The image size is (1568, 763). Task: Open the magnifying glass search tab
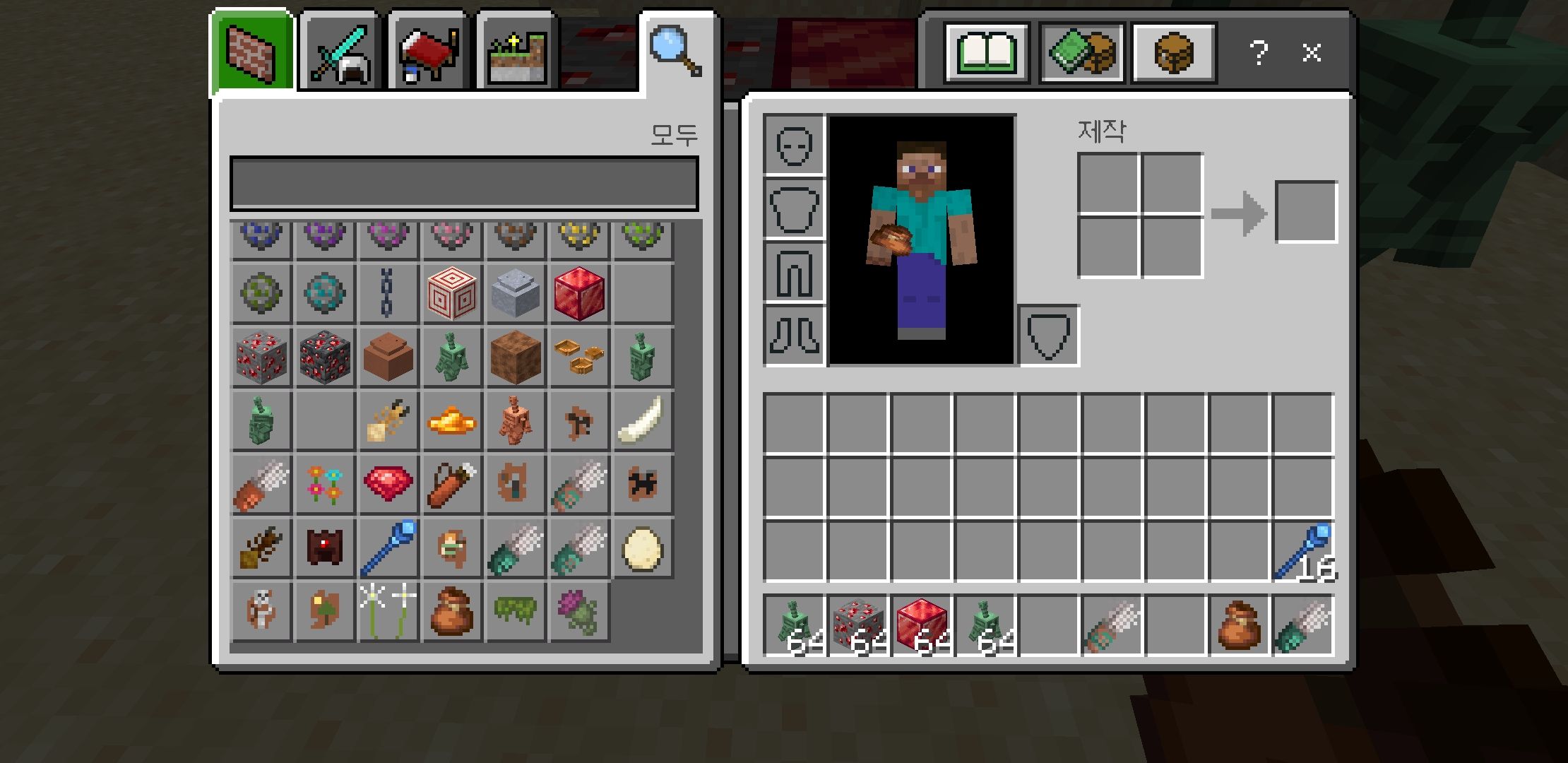tap(675, 51)
